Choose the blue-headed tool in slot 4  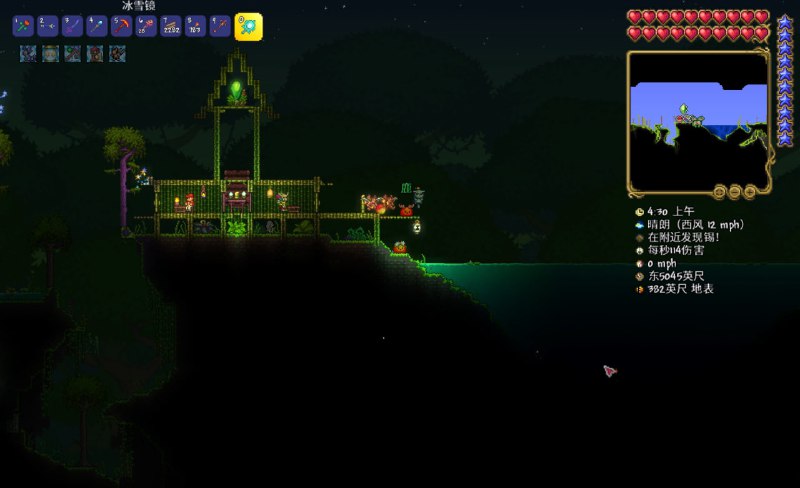(x=97, y=27)
